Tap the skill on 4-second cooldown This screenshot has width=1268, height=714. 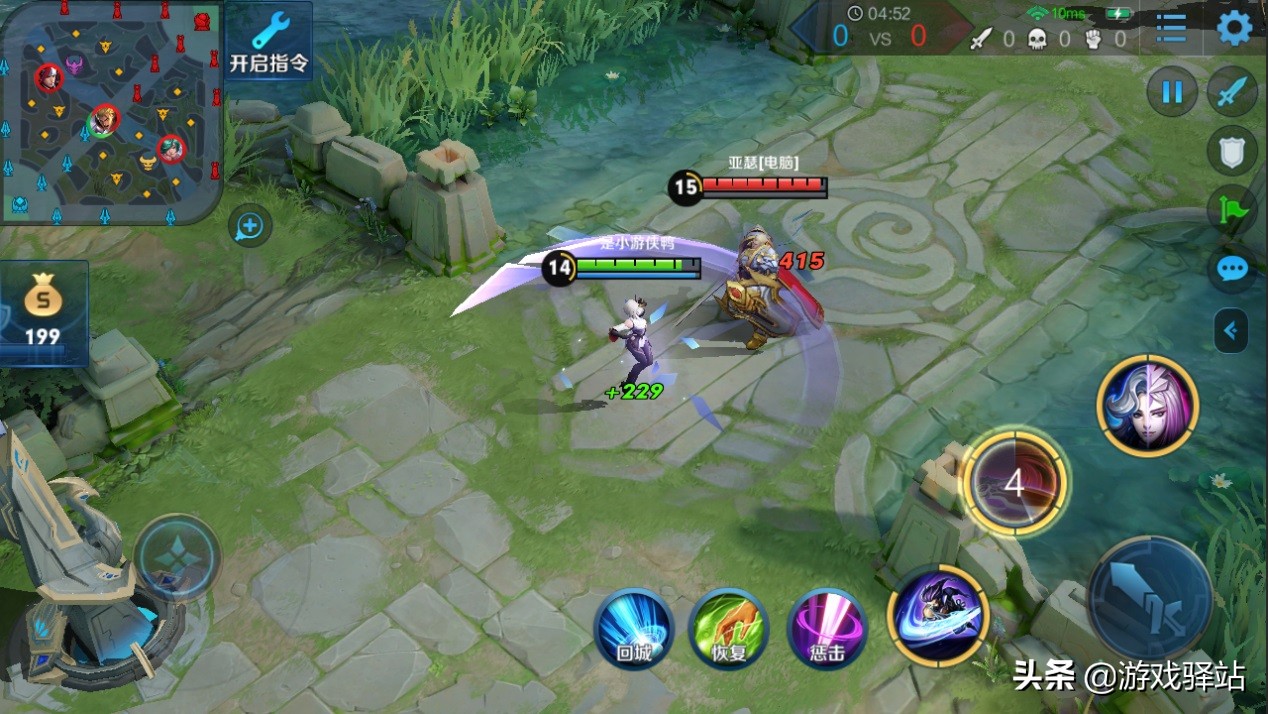[1014, 485]
